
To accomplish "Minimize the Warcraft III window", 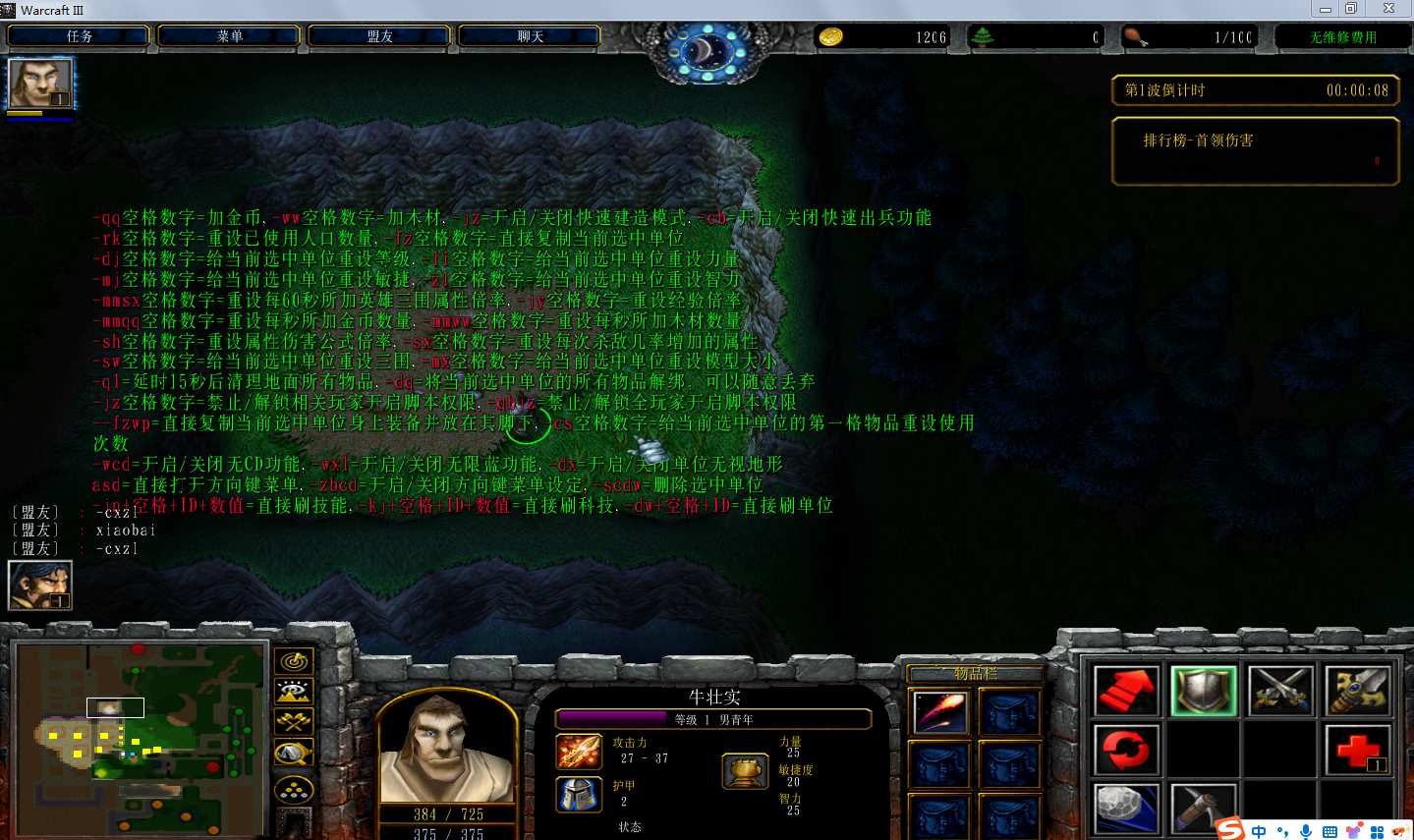I will pyautogui.click(x=1325, y=9).
